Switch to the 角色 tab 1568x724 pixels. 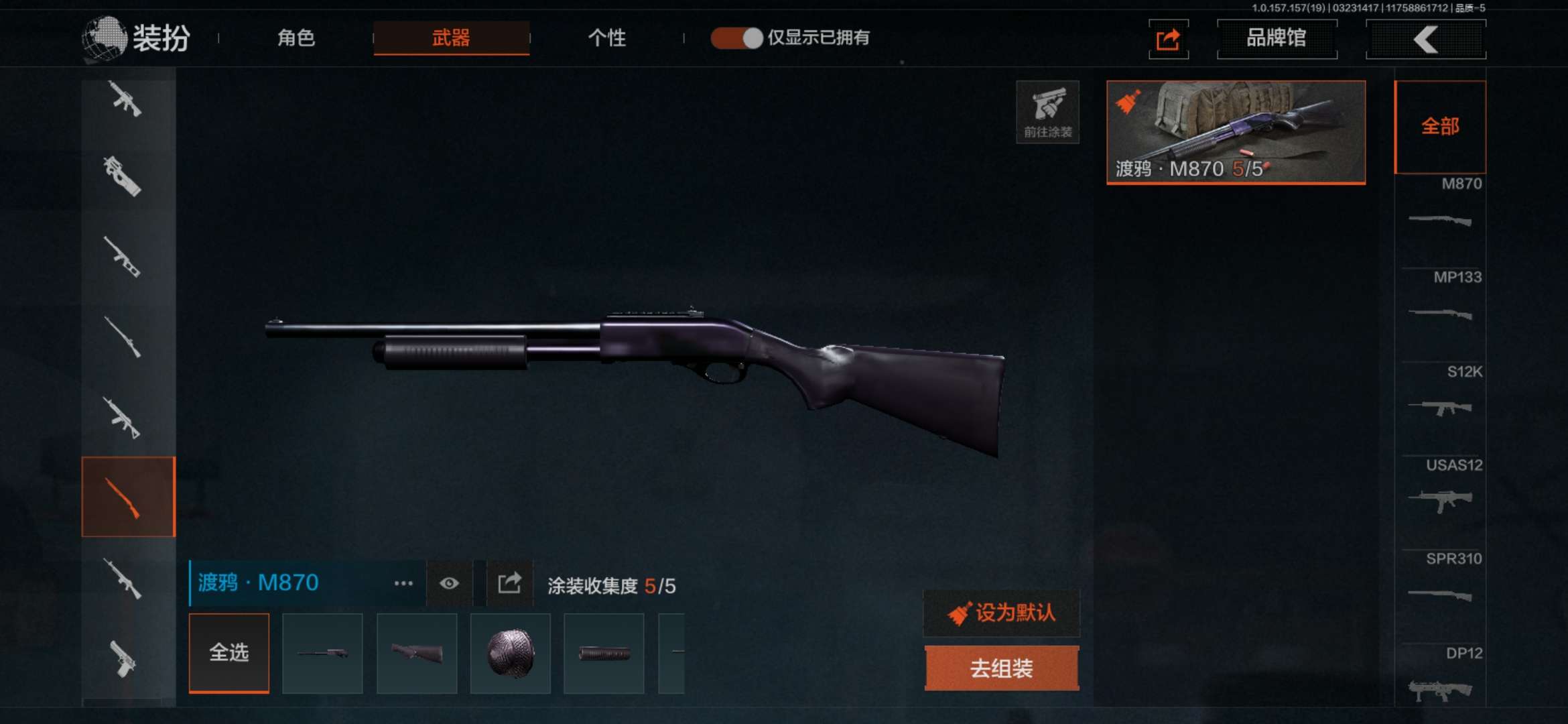pyautogui.click(x=296, y=38)
